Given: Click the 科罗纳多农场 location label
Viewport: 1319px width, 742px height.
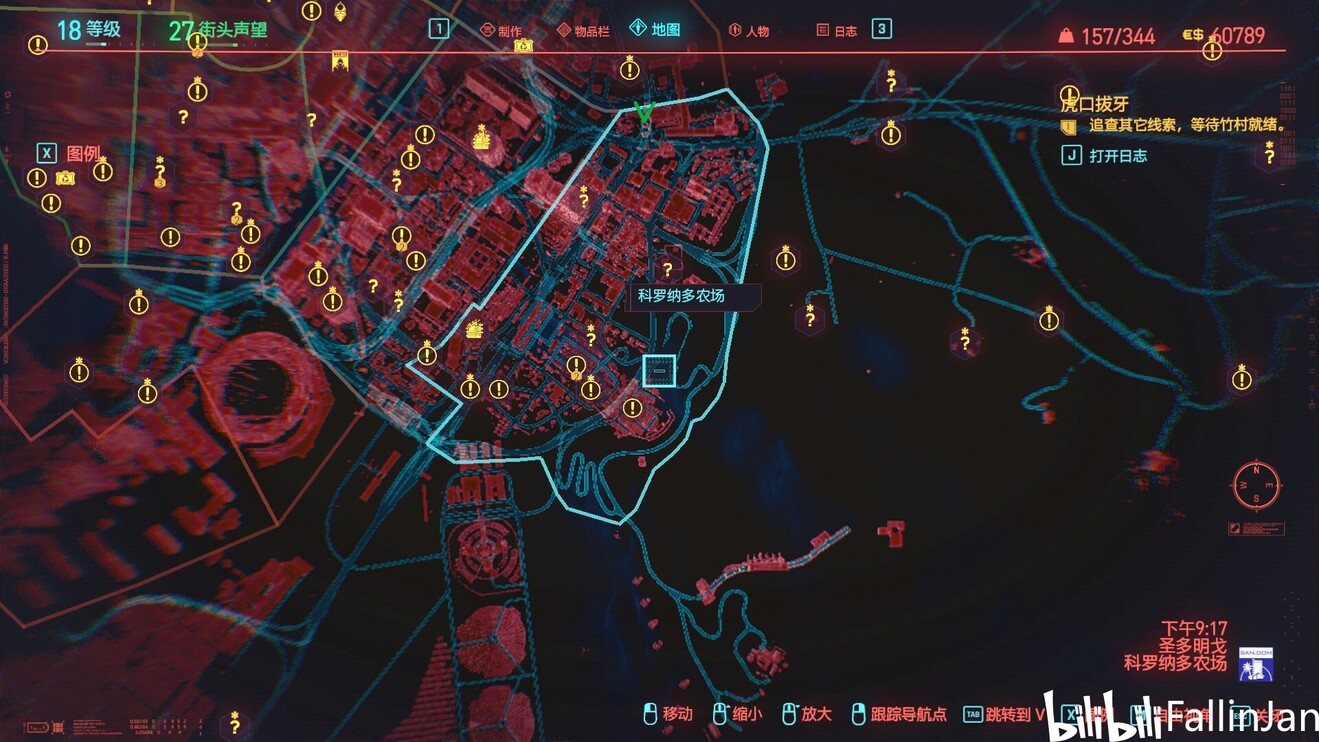Looking at the screenshot, I should coord(682,296).
